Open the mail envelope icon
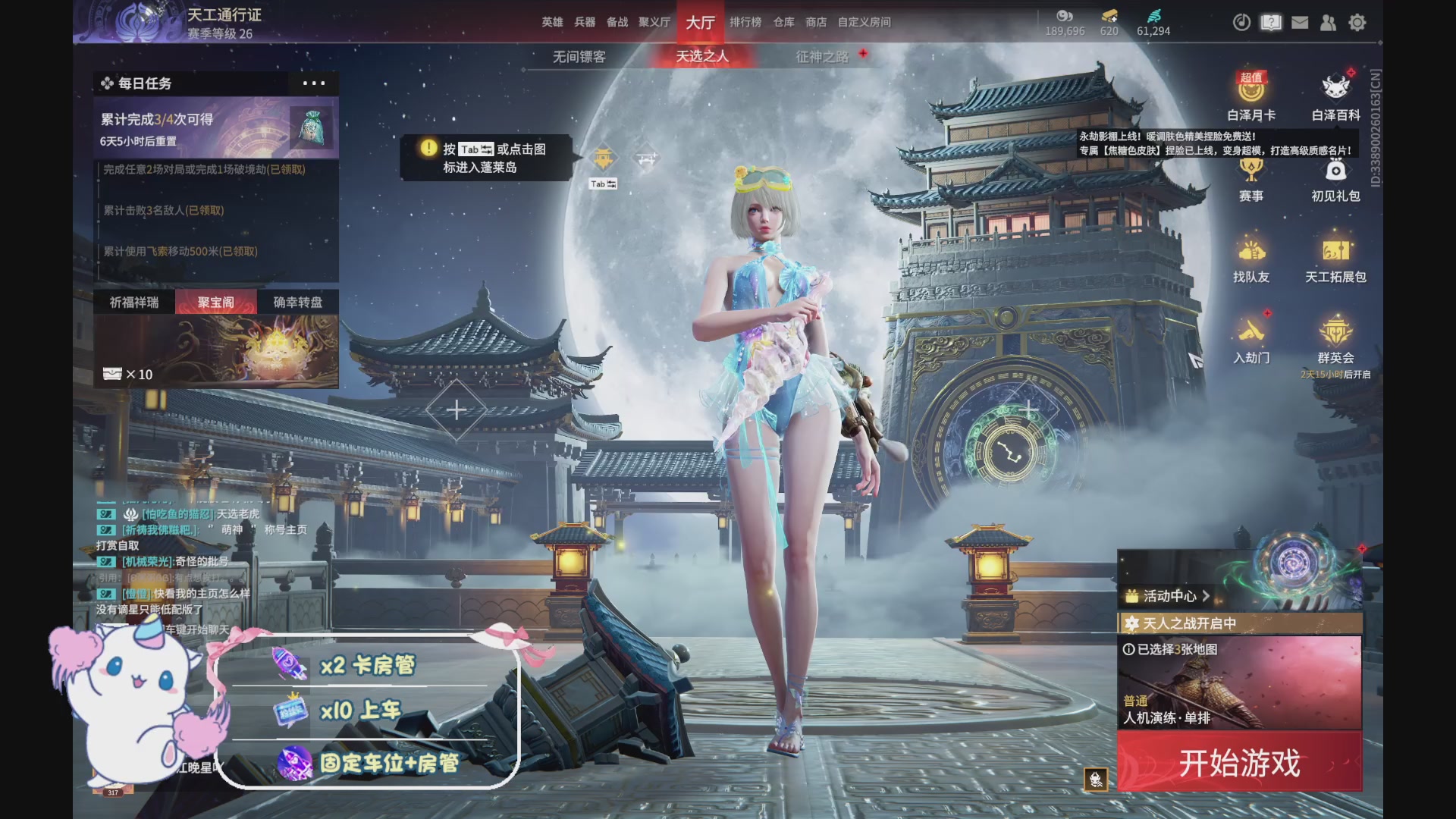The image size is (1456, 819). 1299,23
